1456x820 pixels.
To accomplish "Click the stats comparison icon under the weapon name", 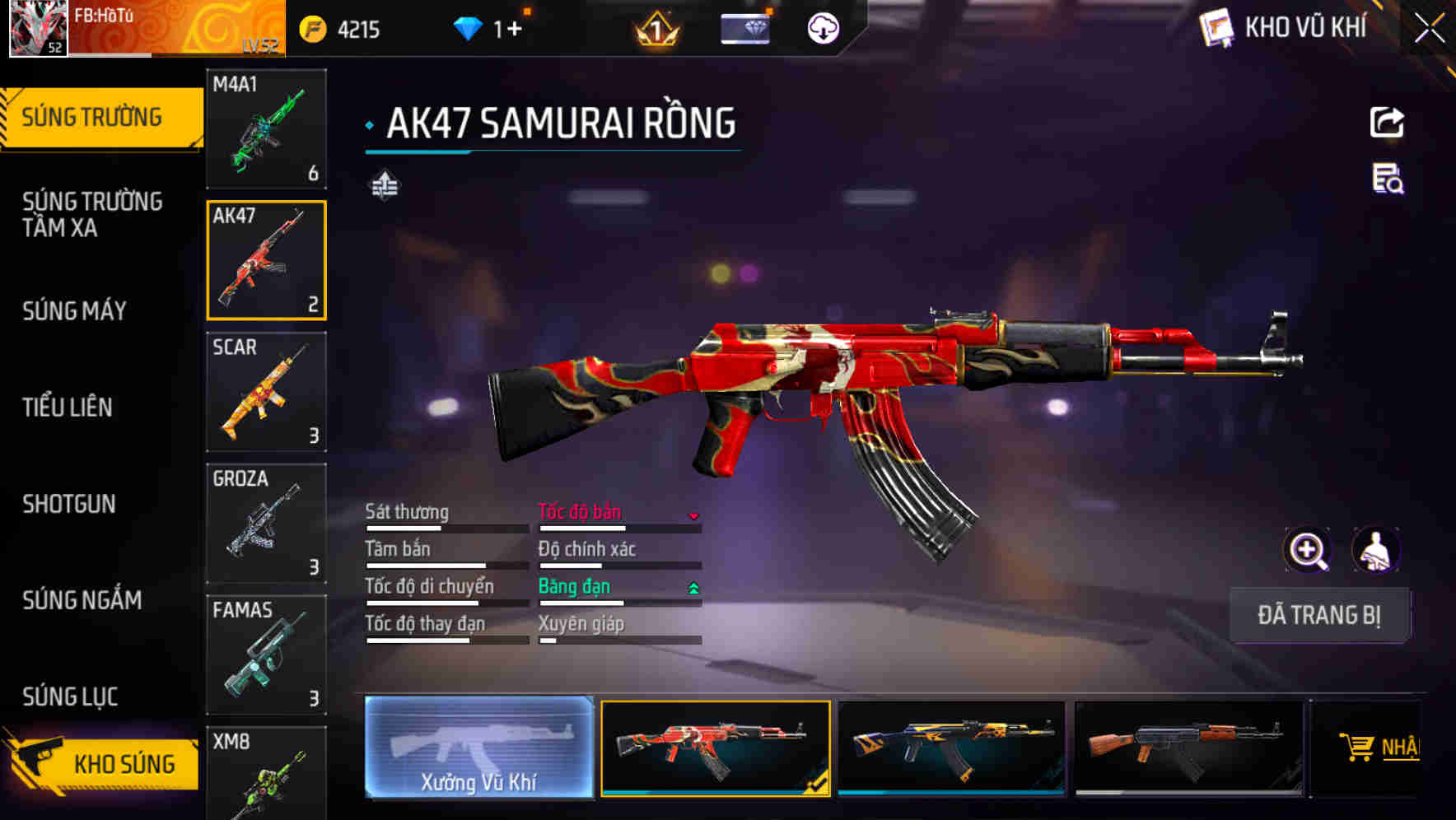I will [384, 186].
